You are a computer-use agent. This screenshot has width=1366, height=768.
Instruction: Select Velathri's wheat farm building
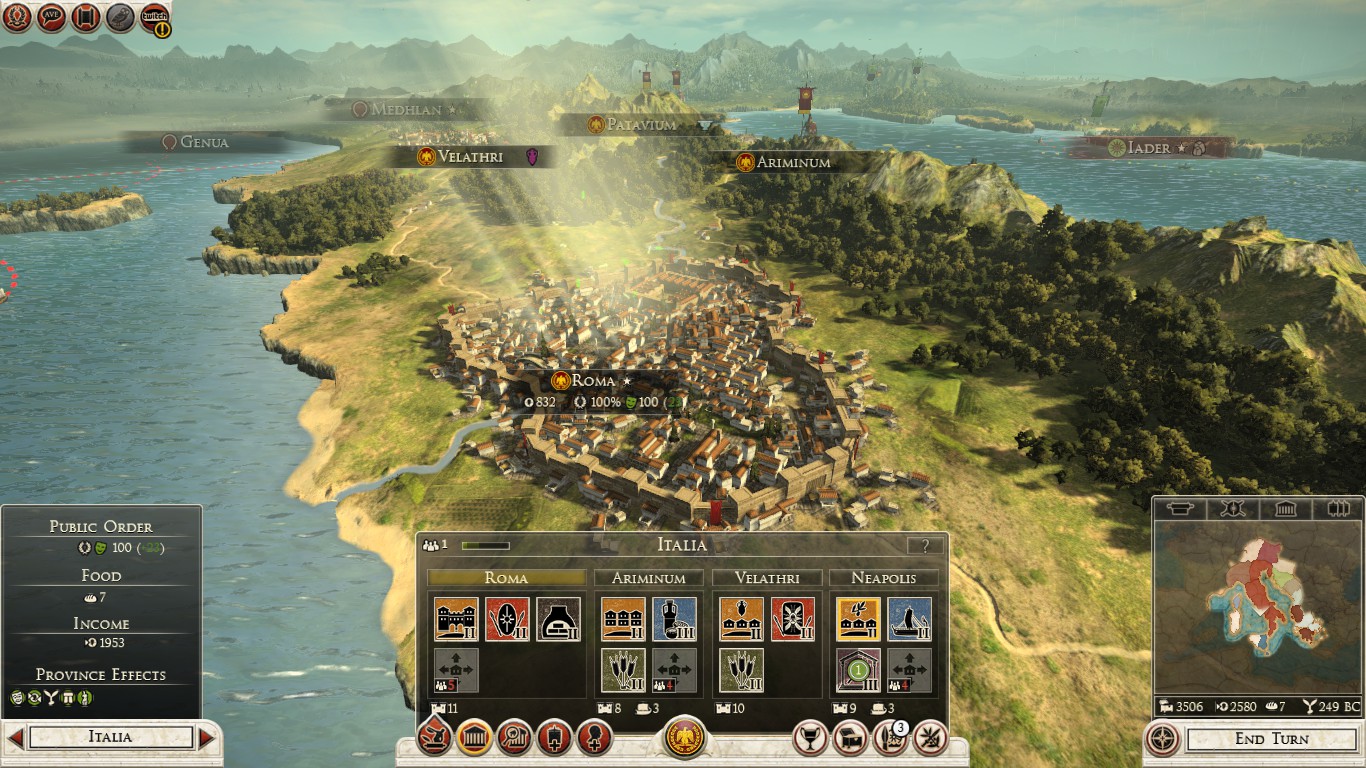coord(741,670)
